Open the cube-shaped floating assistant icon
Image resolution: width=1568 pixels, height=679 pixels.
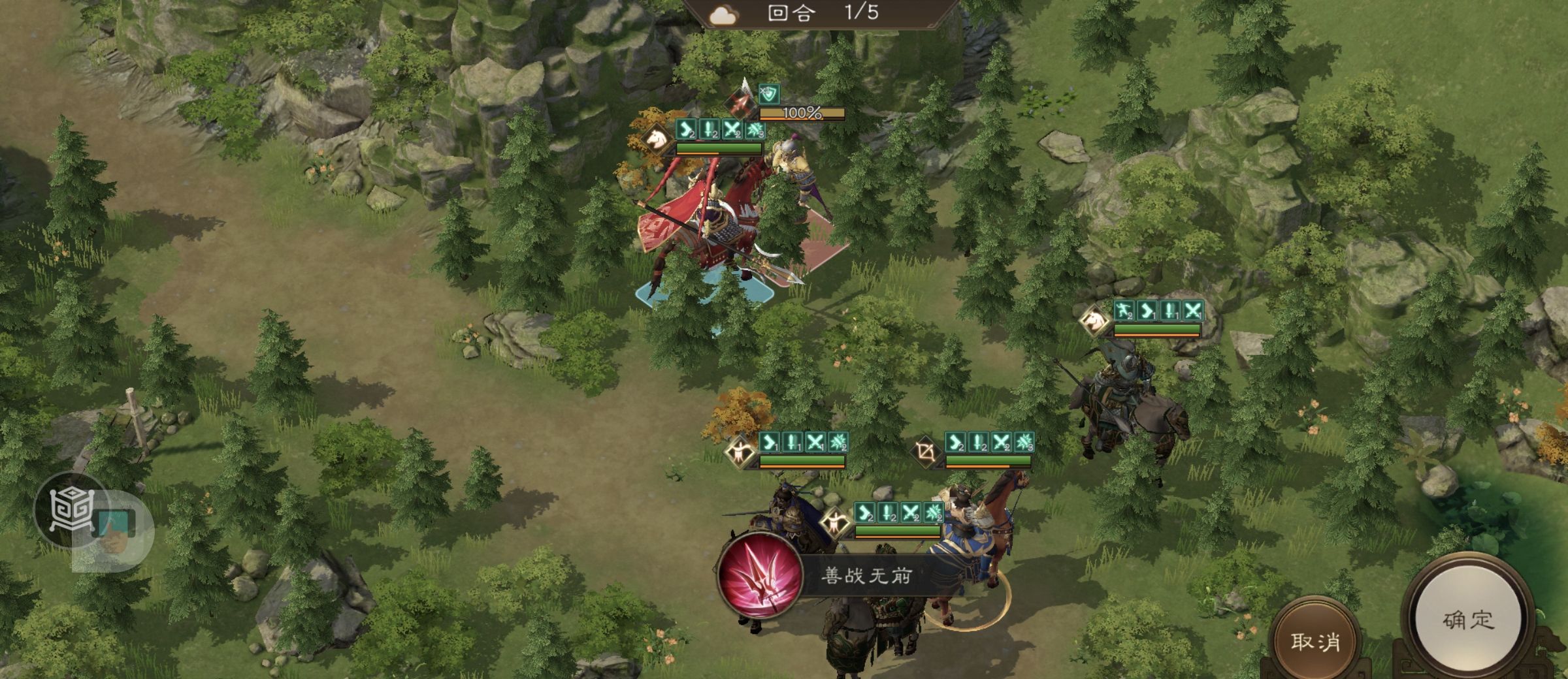71,510
